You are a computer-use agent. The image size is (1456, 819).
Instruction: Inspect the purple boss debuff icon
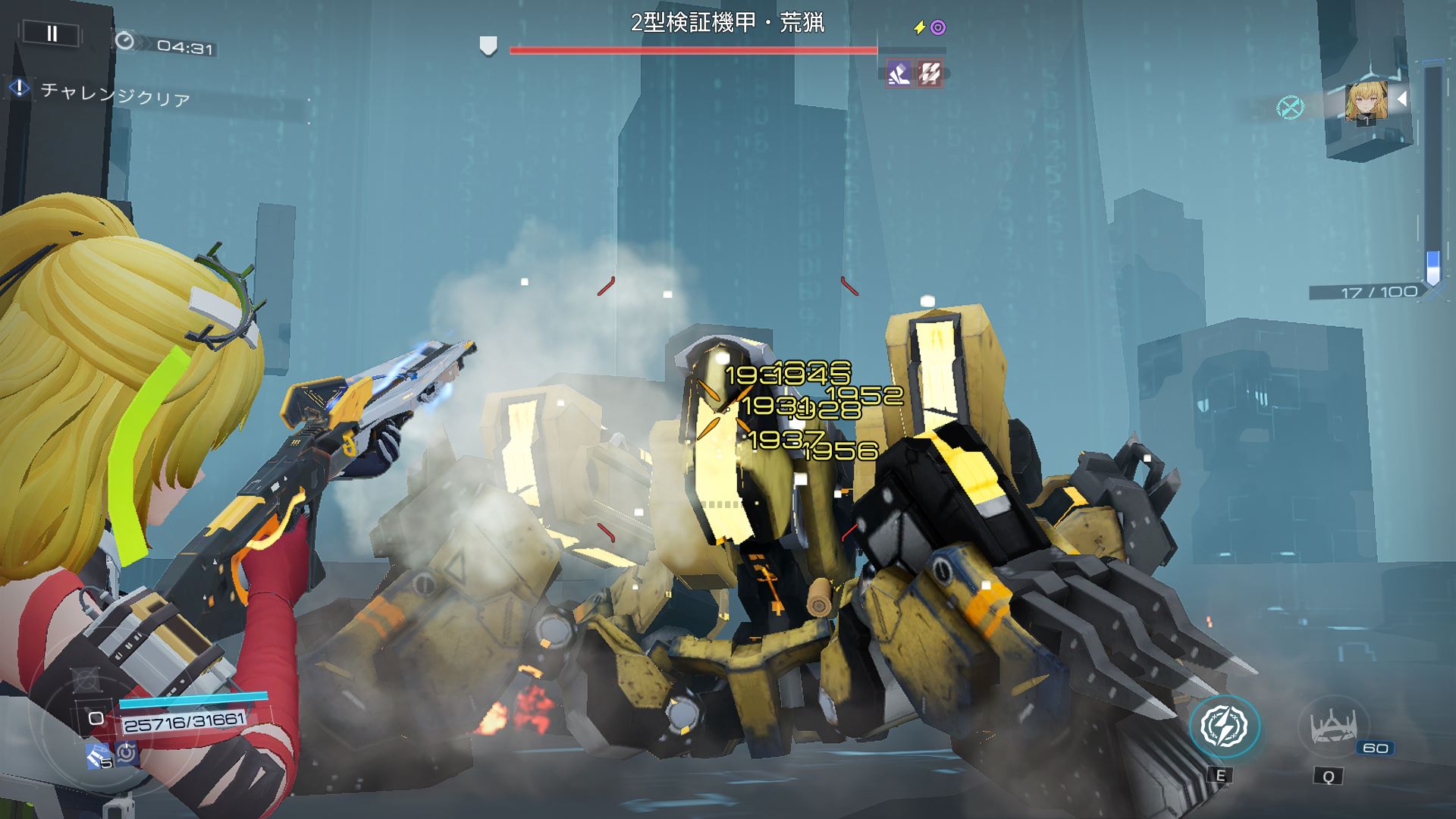[900, 74]
